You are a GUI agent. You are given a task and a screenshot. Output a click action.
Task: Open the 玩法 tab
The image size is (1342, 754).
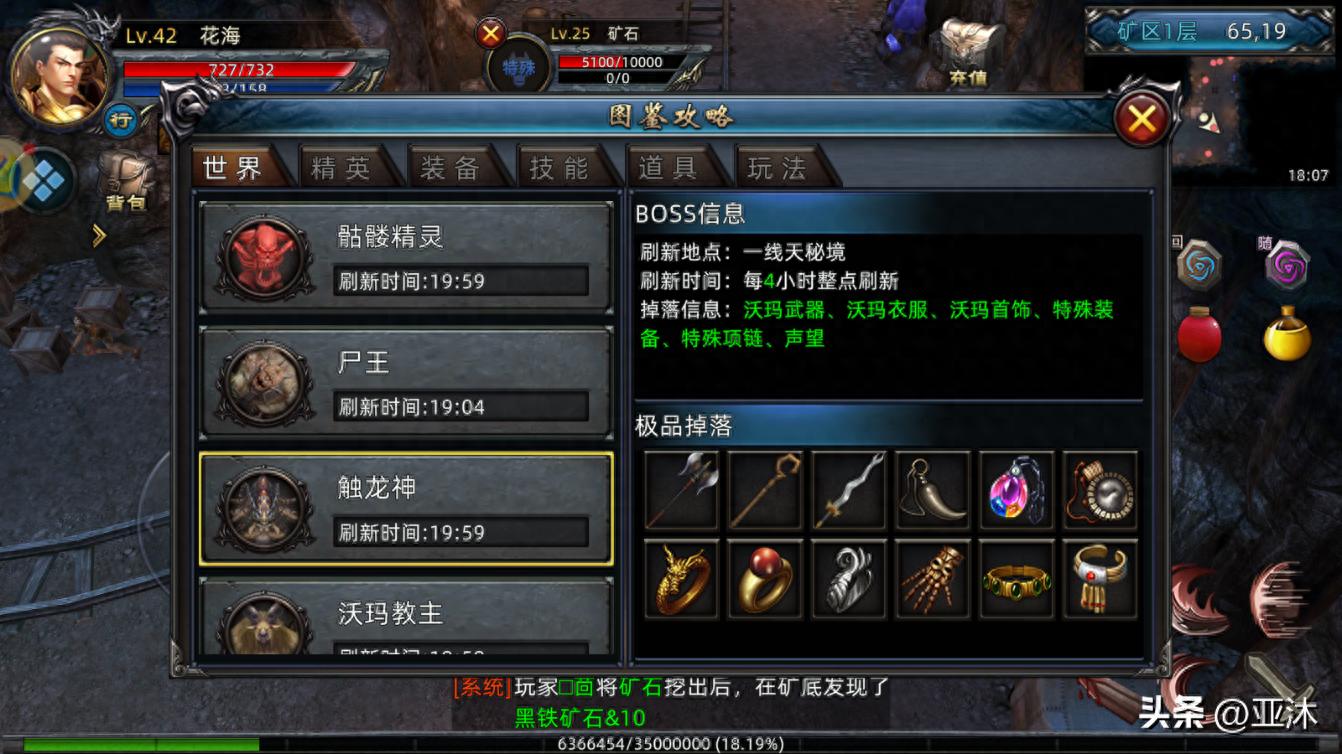[x=779, y=168]
